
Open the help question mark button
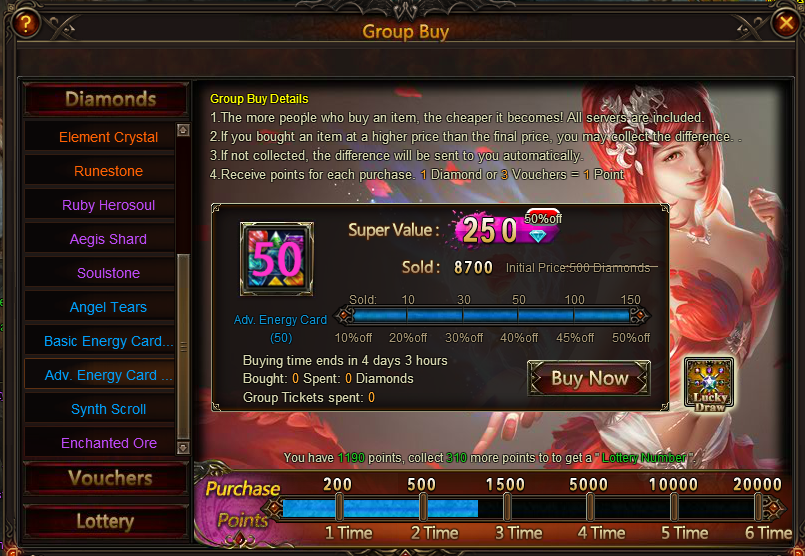[23, 24]
